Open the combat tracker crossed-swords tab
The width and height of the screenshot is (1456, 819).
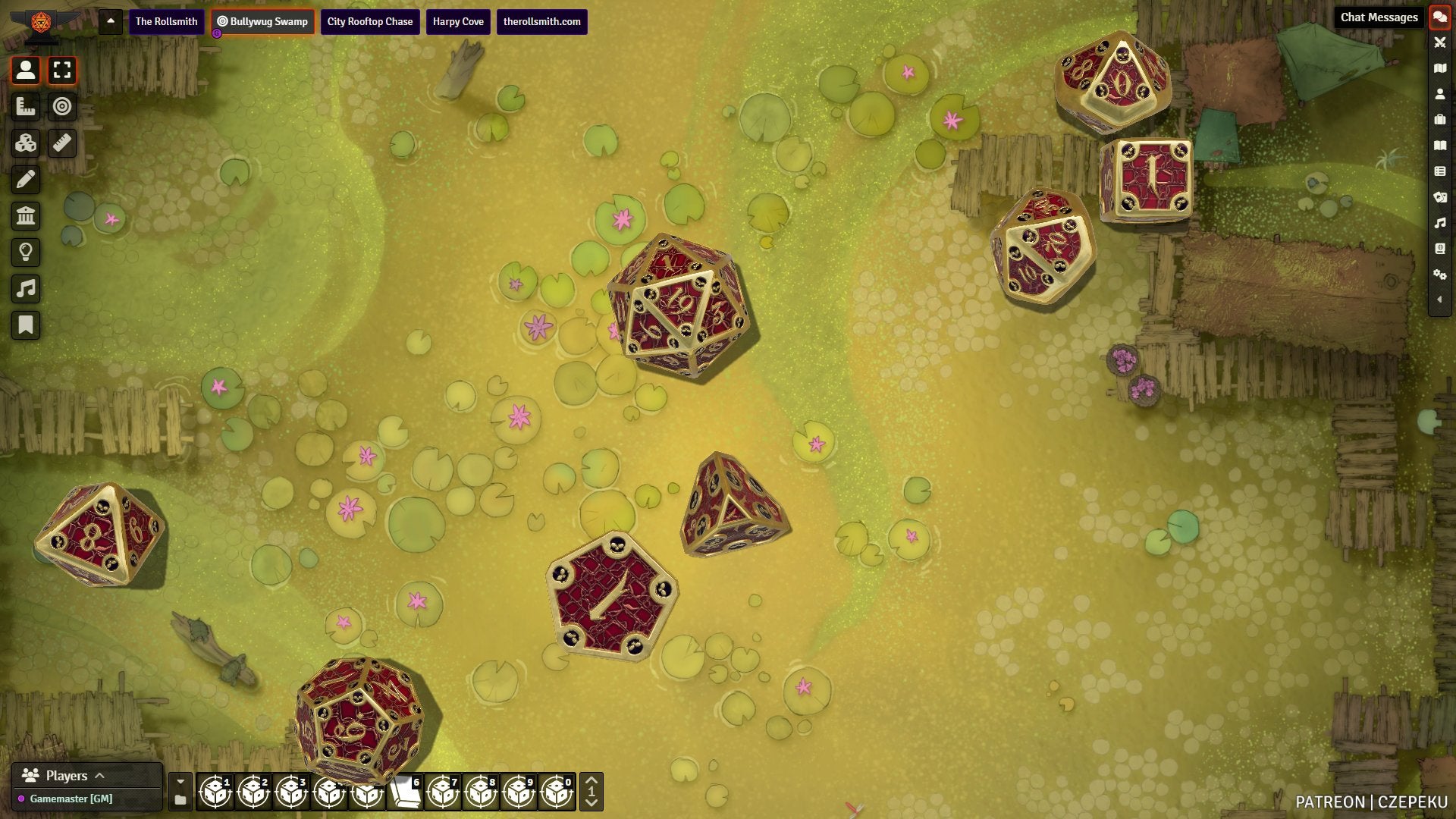[x=1439, y=42]
